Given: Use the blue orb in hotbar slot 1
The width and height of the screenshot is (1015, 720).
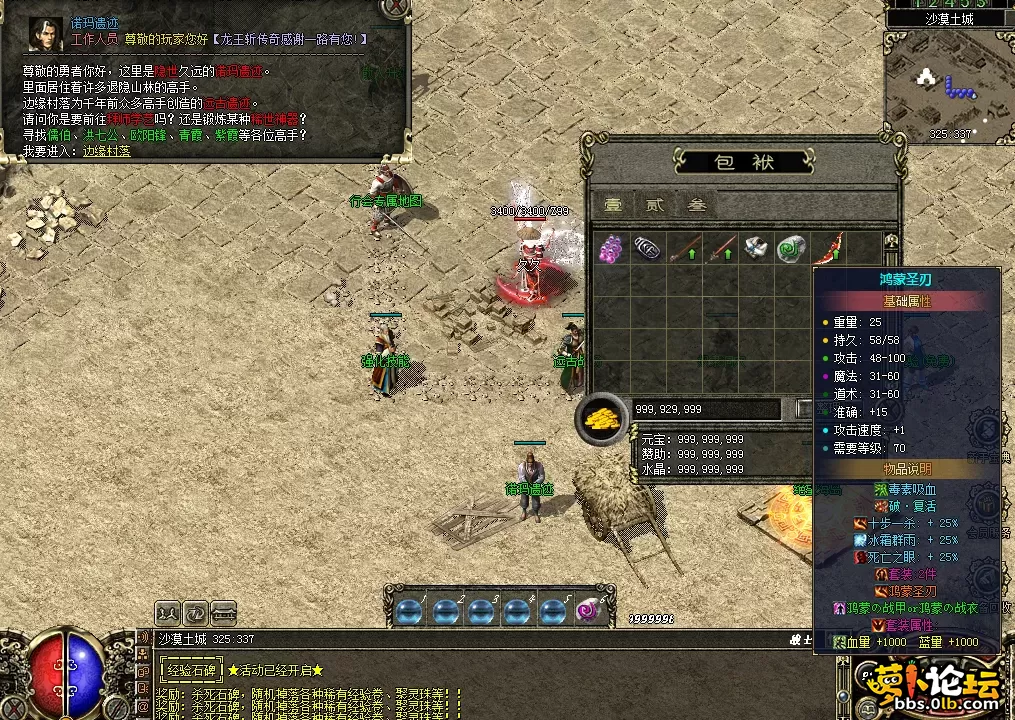Looking at the screenshot, I should tap(410, 610).
